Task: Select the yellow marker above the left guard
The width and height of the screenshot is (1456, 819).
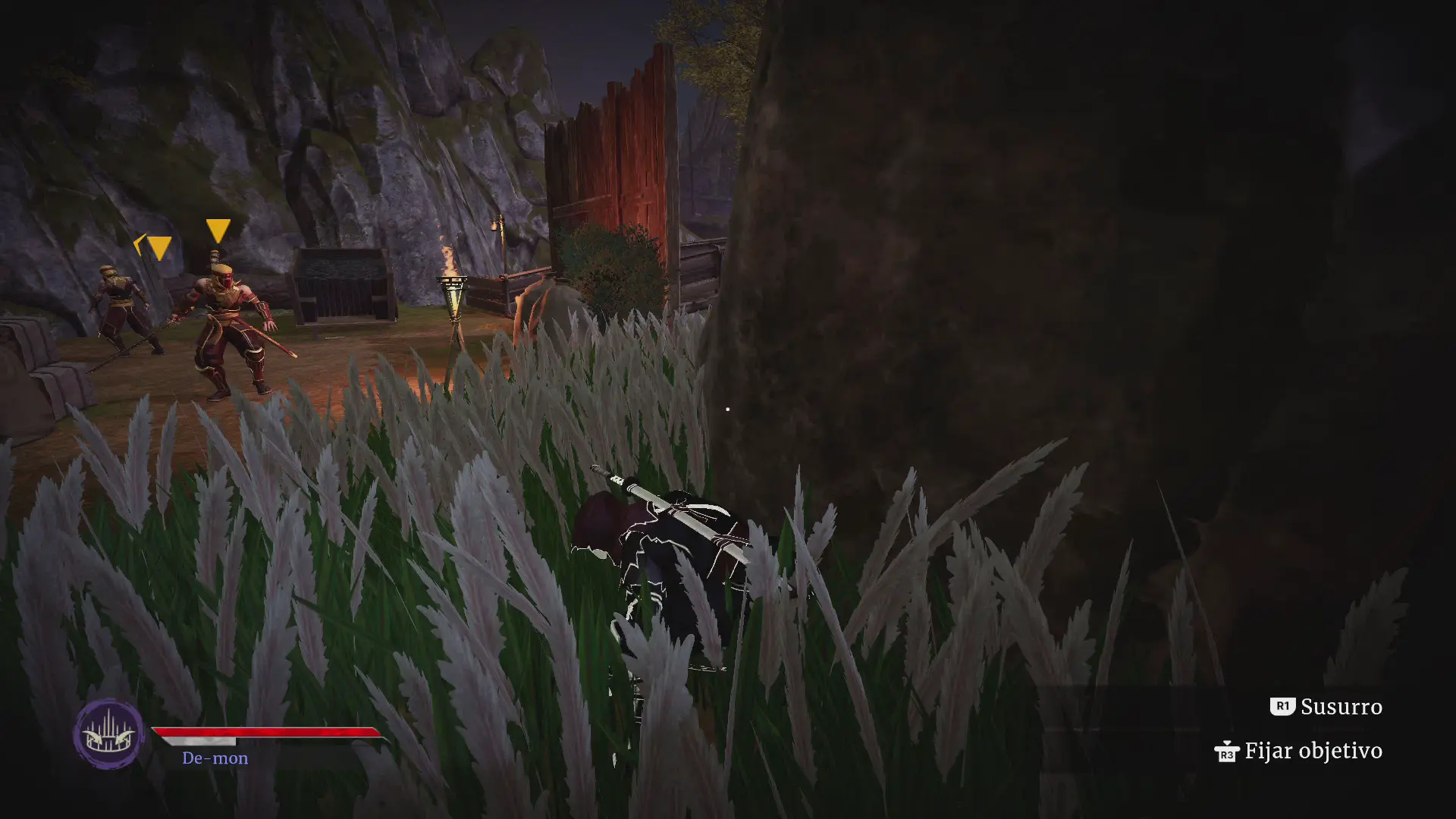Action: [x=158, y=247]
